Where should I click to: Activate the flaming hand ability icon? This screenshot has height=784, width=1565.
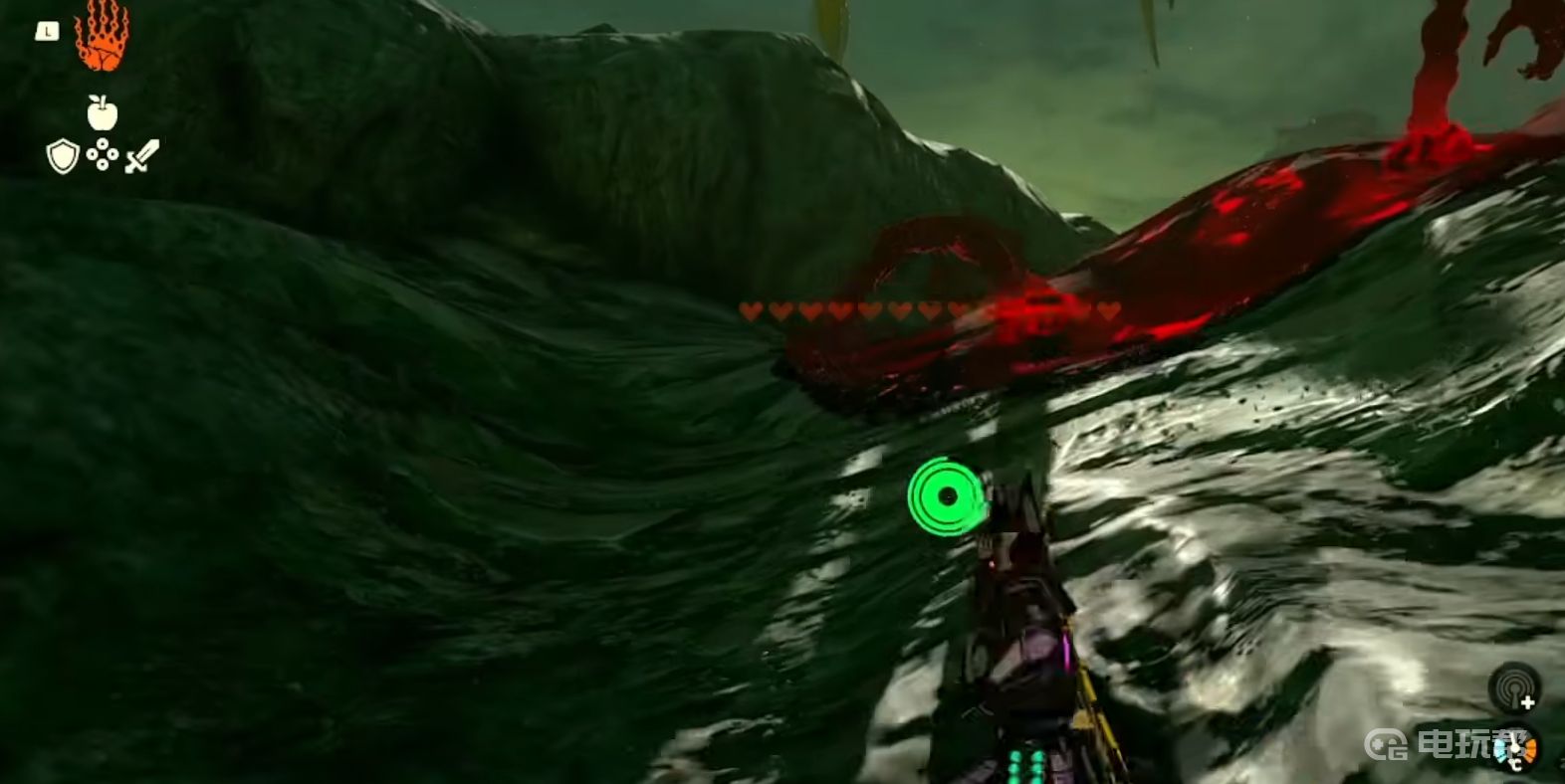coord(102,38)
